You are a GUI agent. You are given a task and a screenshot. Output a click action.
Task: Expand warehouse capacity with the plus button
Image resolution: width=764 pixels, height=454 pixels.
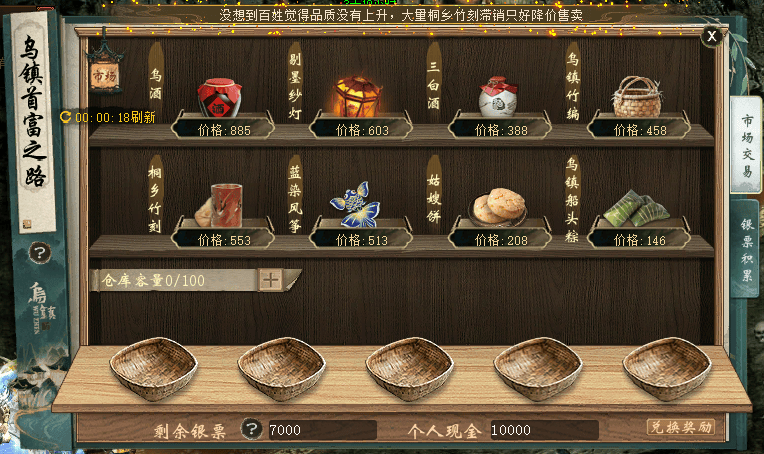tap(271, 280)
